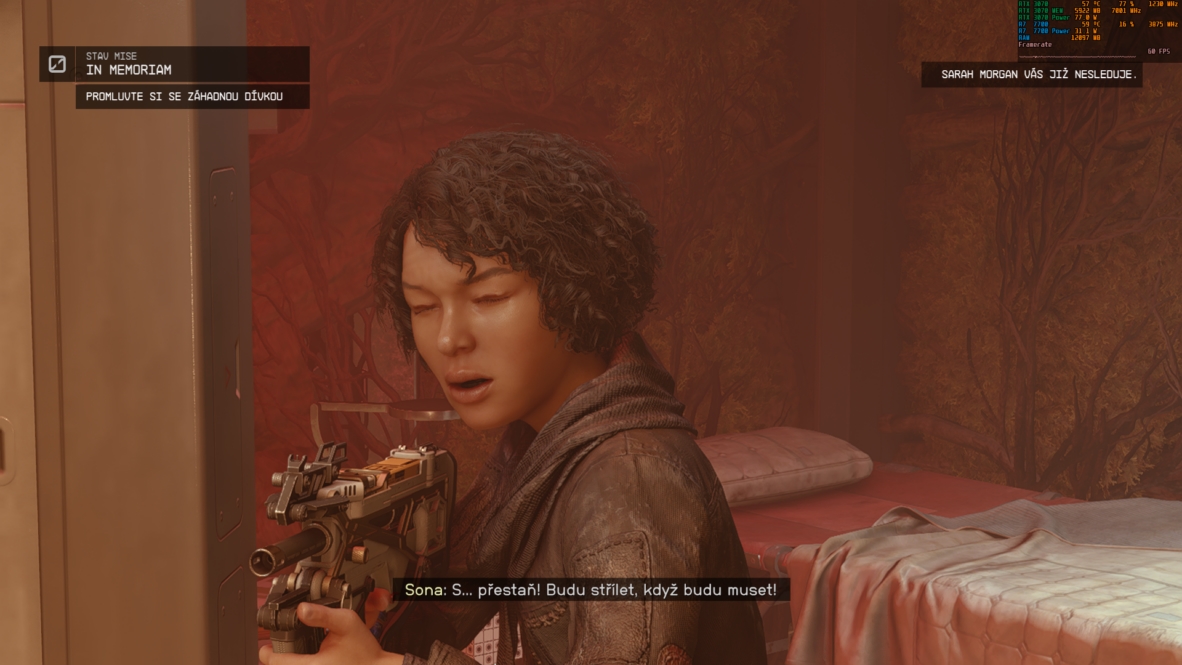The height and width of the screenshot is (665, 1182).
Task: Select the objective Promluvte si se záhadnou dívkou
Action: 191,97
